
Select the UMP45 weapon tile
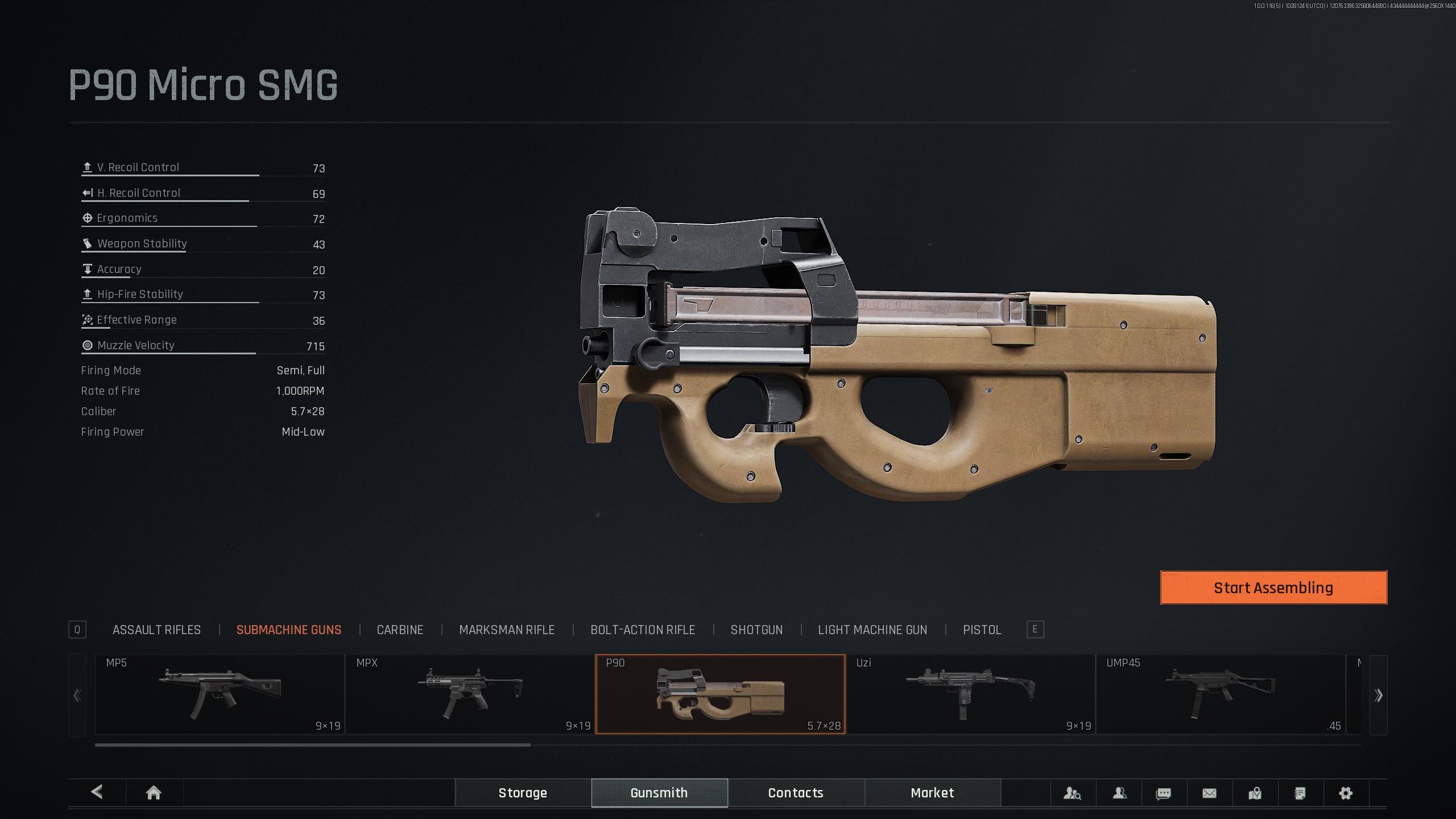tap(1221, 694)
